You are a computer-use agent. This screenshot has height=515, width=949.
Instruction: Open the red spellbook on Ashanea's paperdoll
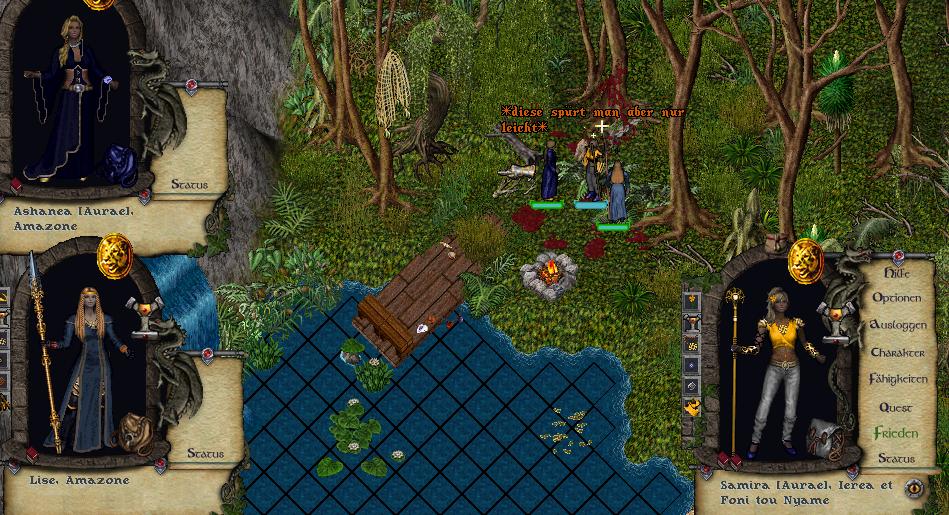coord(15,184)
